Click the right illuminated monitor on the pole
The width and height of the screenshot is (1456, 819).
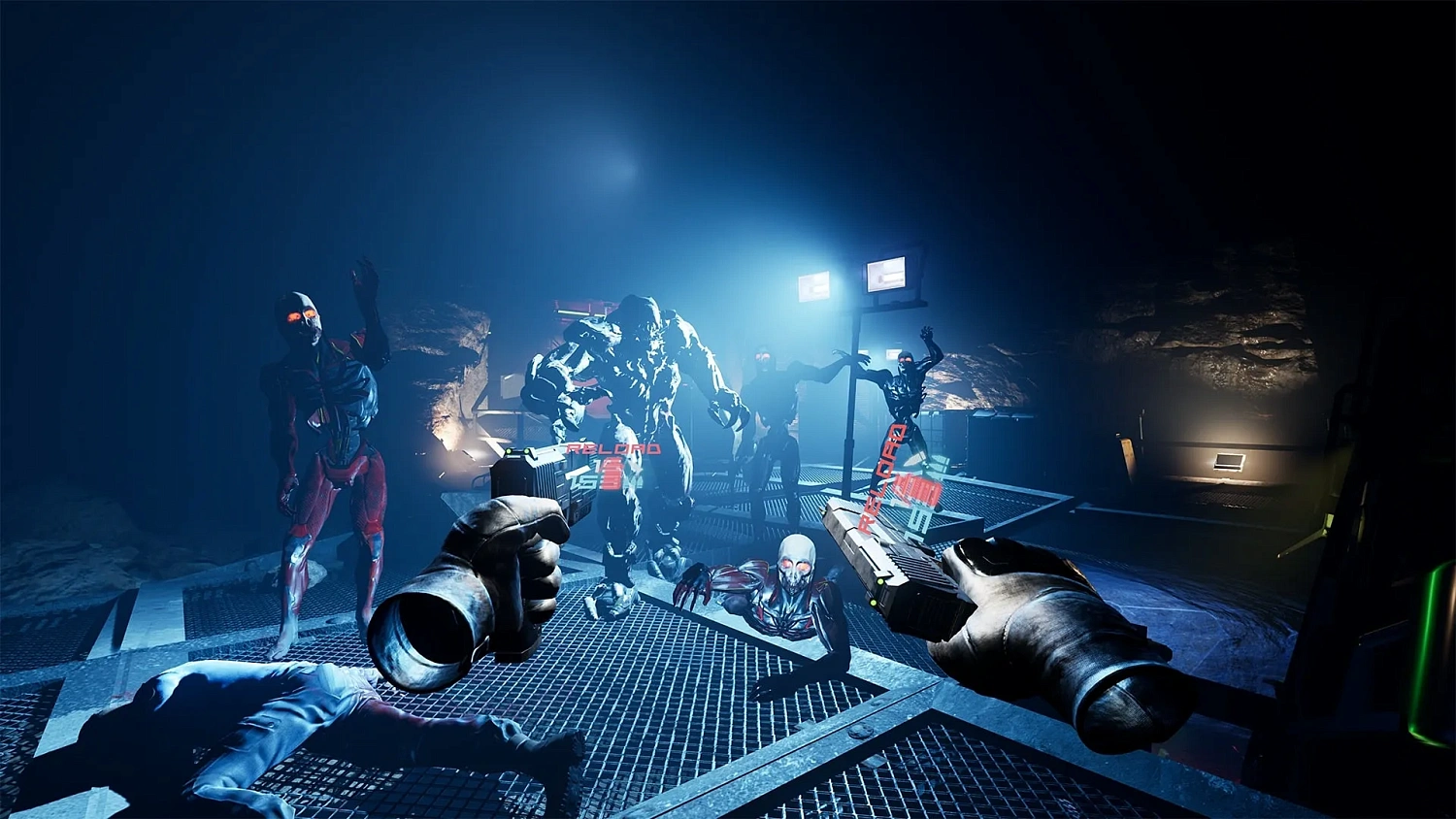point(883,275)
